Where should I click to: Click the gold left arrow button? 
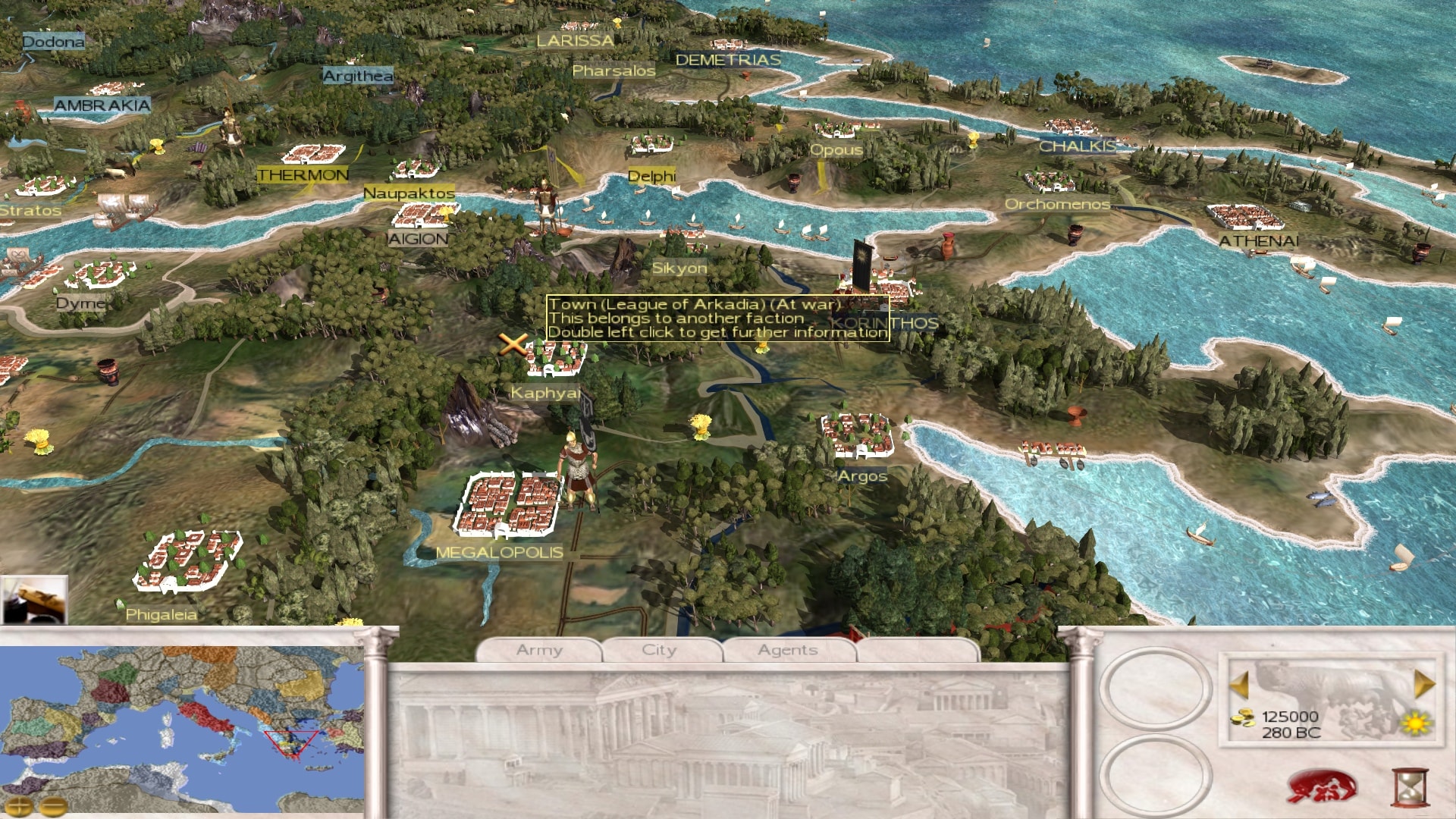1239,685
